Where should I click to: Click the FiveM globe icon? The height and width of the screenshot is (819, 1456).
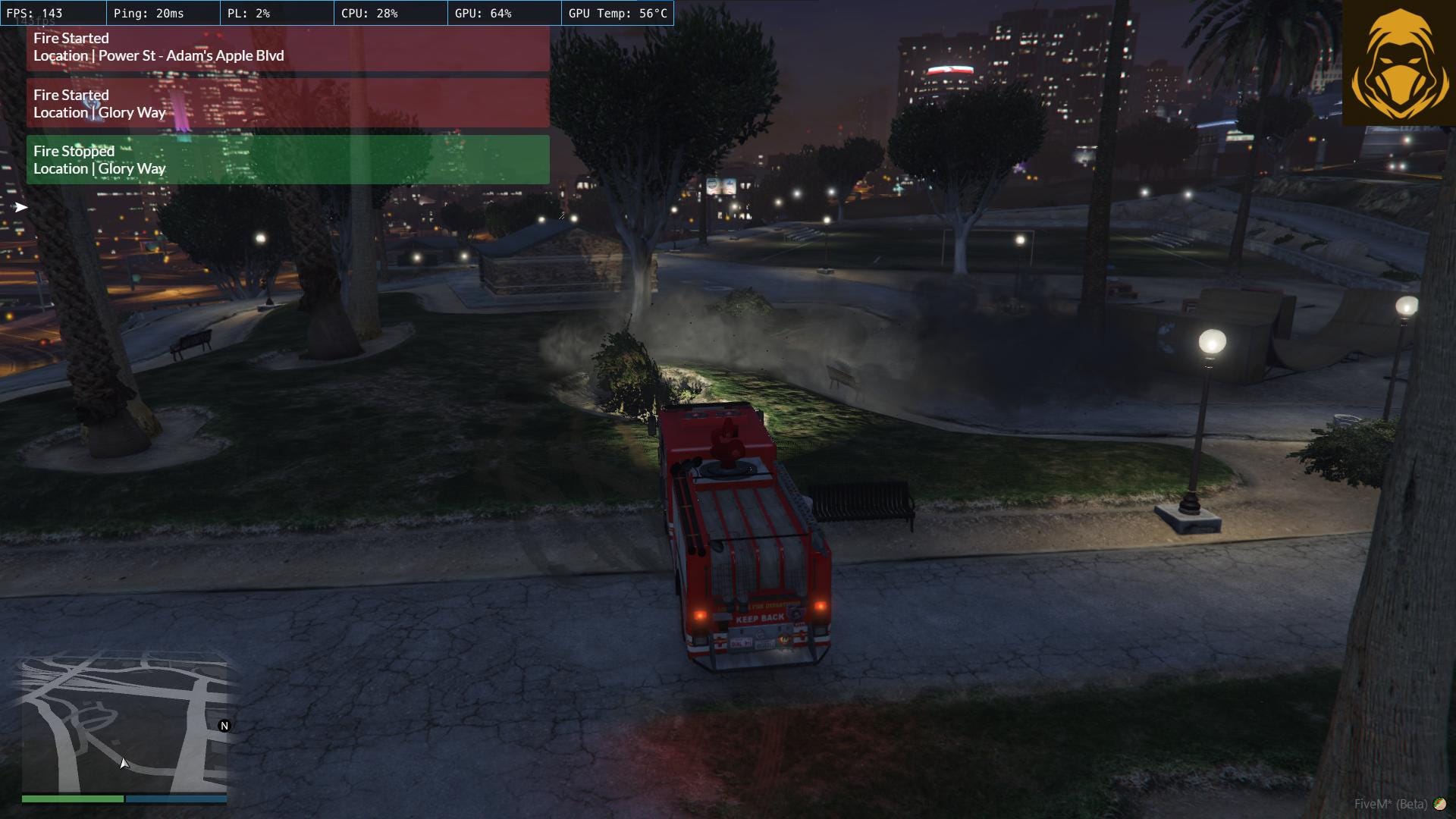pyautogui.click(x=1440, y=804)
